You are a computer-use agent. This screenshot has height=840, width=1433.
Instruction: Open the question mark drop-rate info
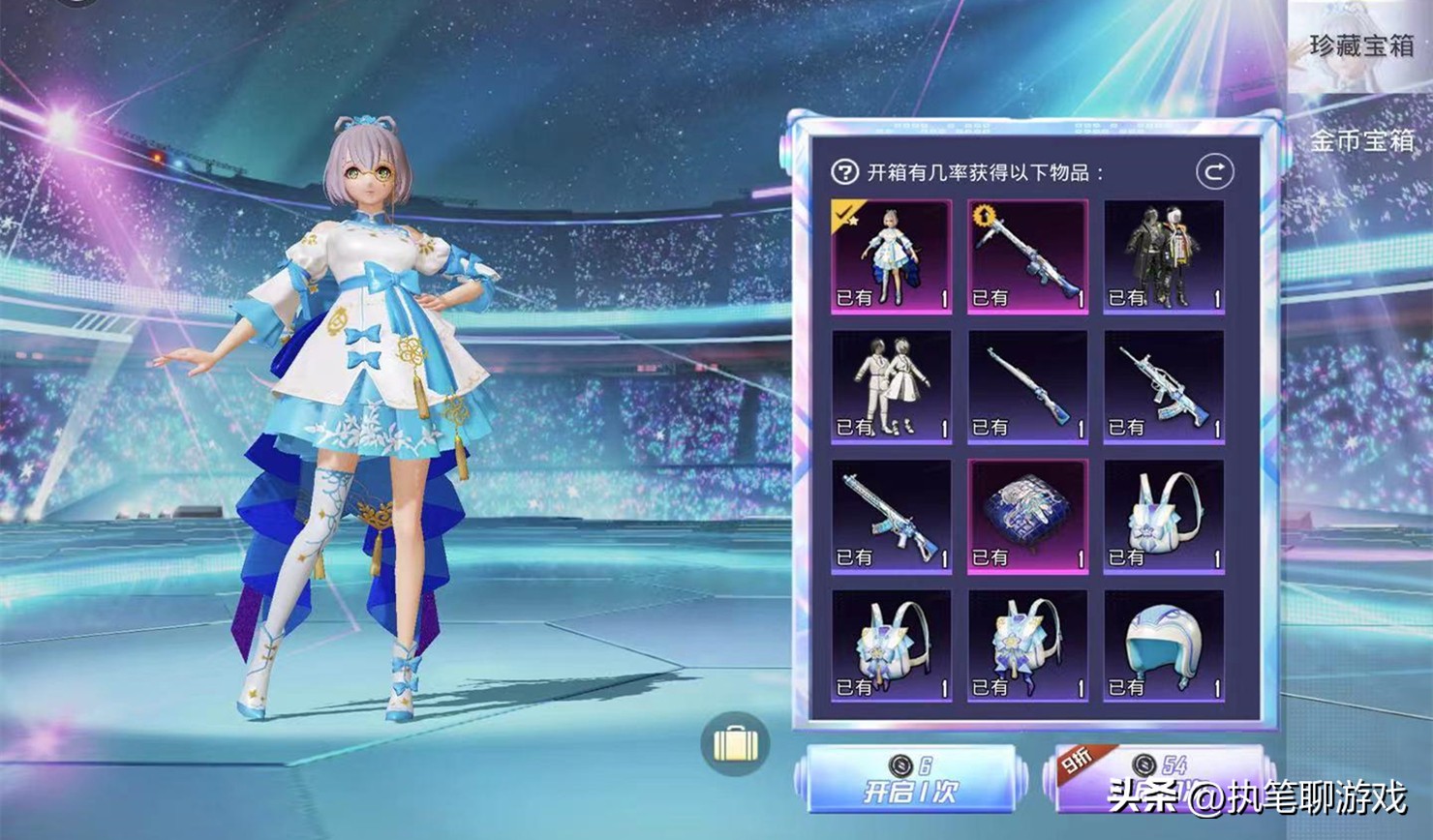pyautogui.click(x=844, y=172)
